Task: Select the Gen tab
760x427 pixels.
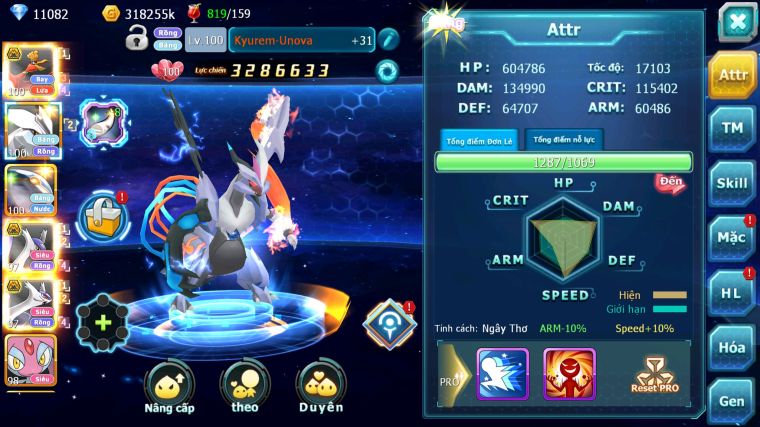Action: coord(732,400)
